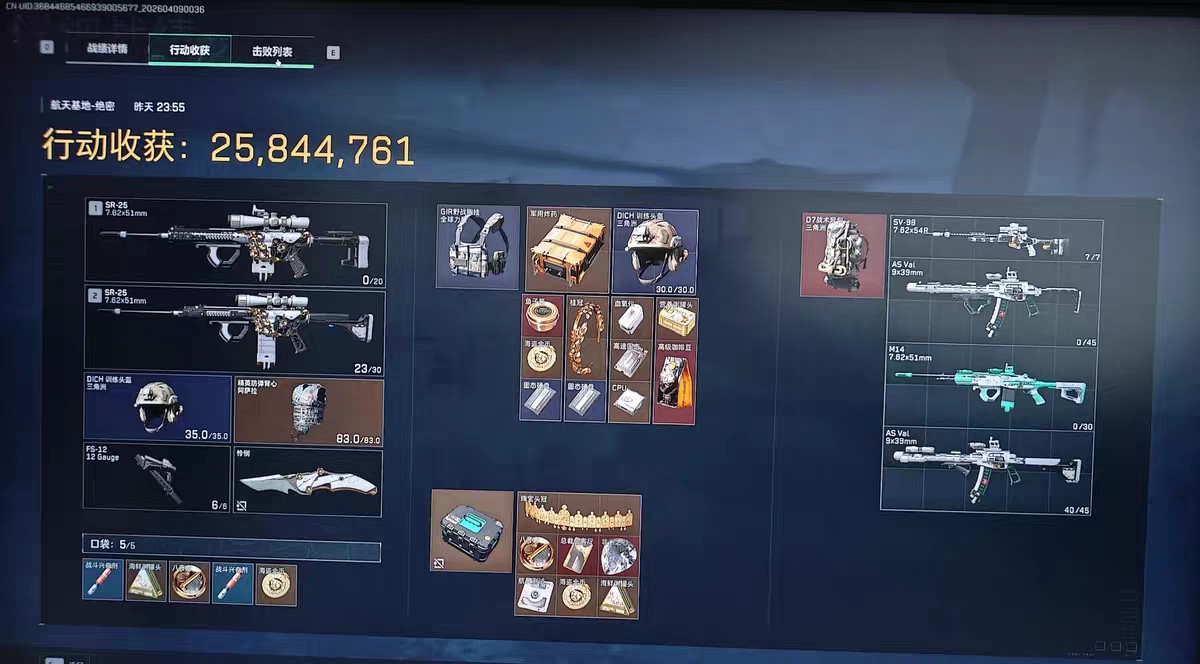The image size is (1200, 664).
Task: Select the 行动收获 tab
Action: point(189,50)
